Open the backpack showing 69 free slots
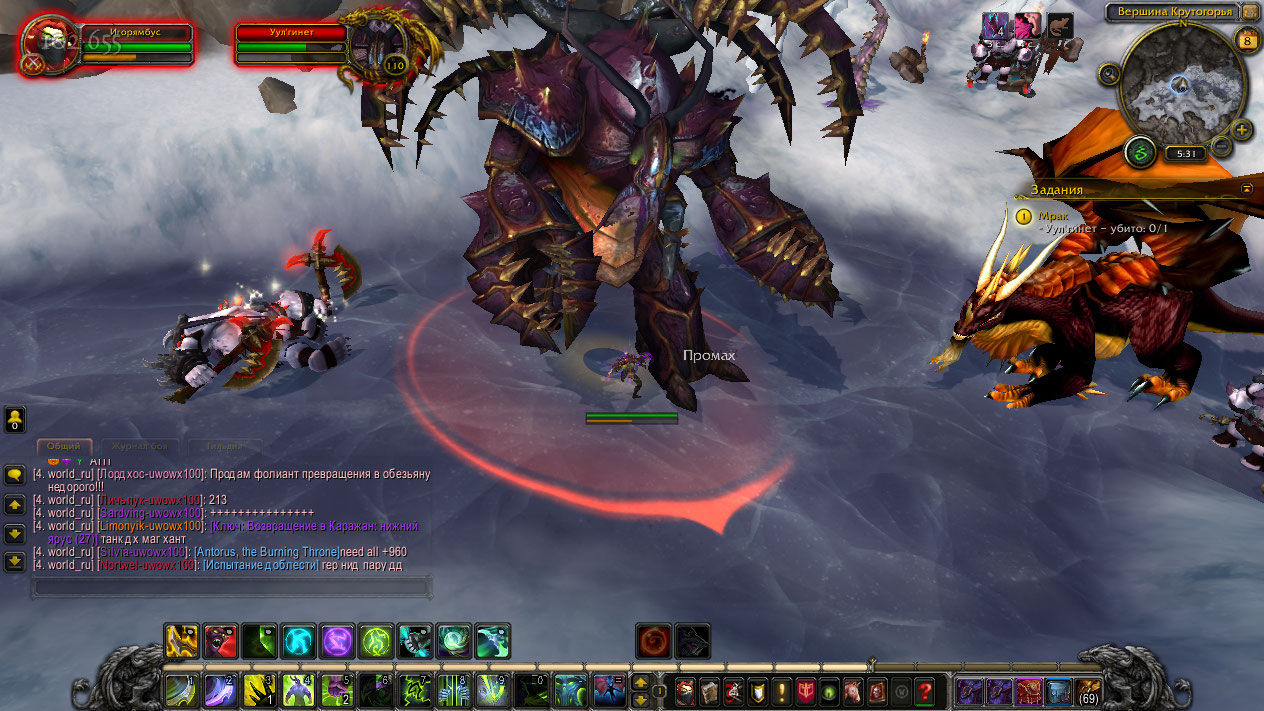 pyautogui.click(x=1087, y=689)
